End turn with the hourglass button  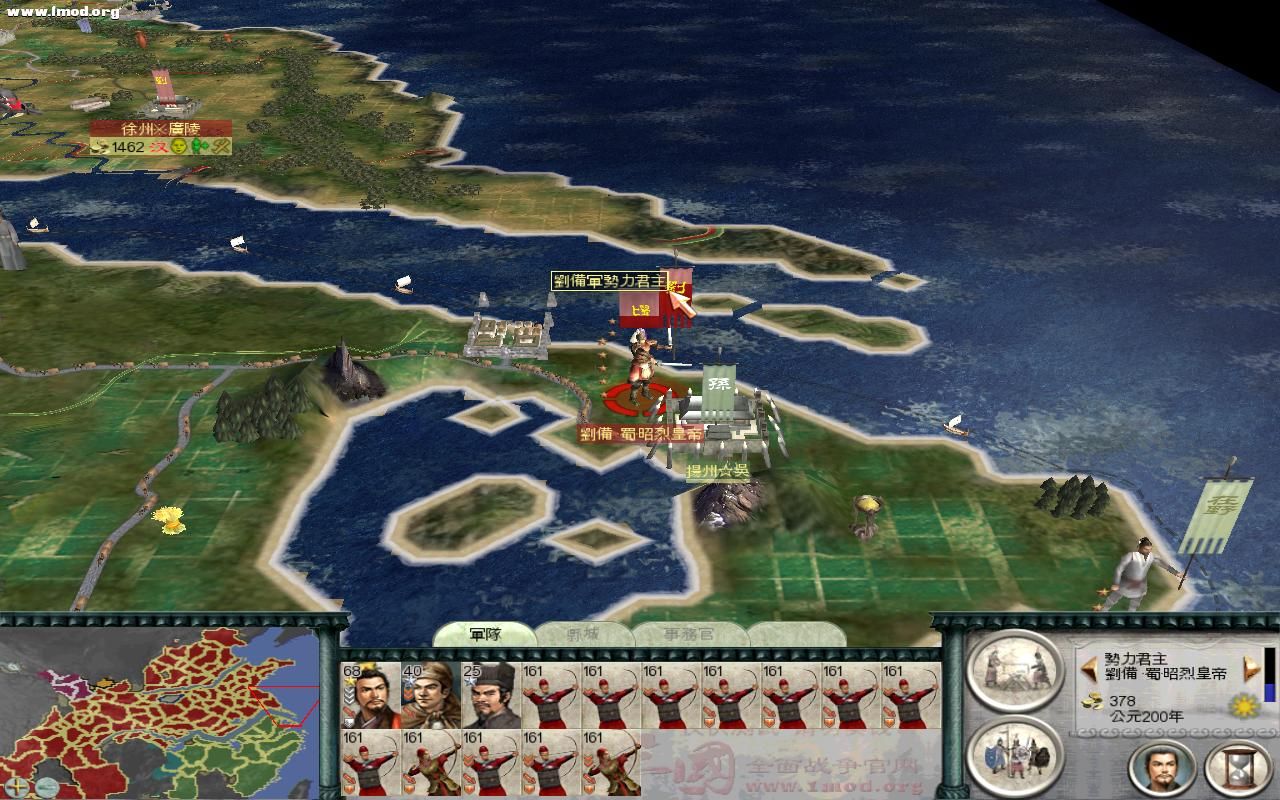(1236, 767)
